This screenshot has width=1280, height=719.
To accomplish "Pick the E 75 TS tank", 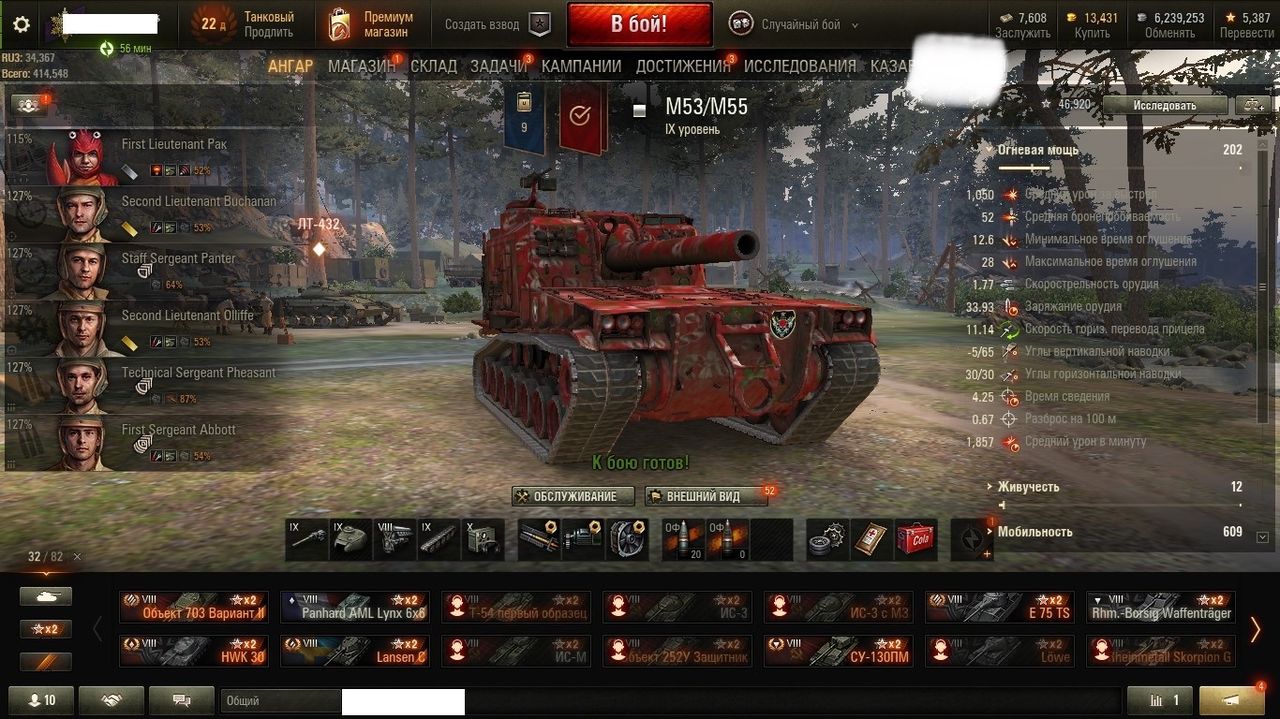I will click(x=999, y=607).
